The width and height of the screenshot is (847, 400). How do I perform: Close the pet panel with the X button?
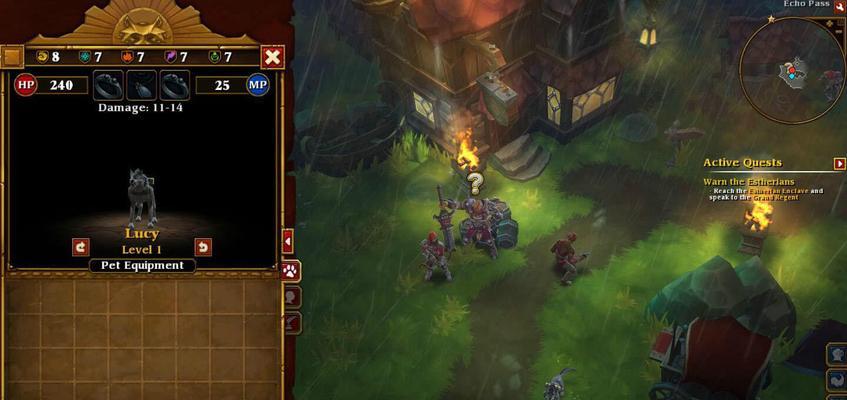[272, 57]
